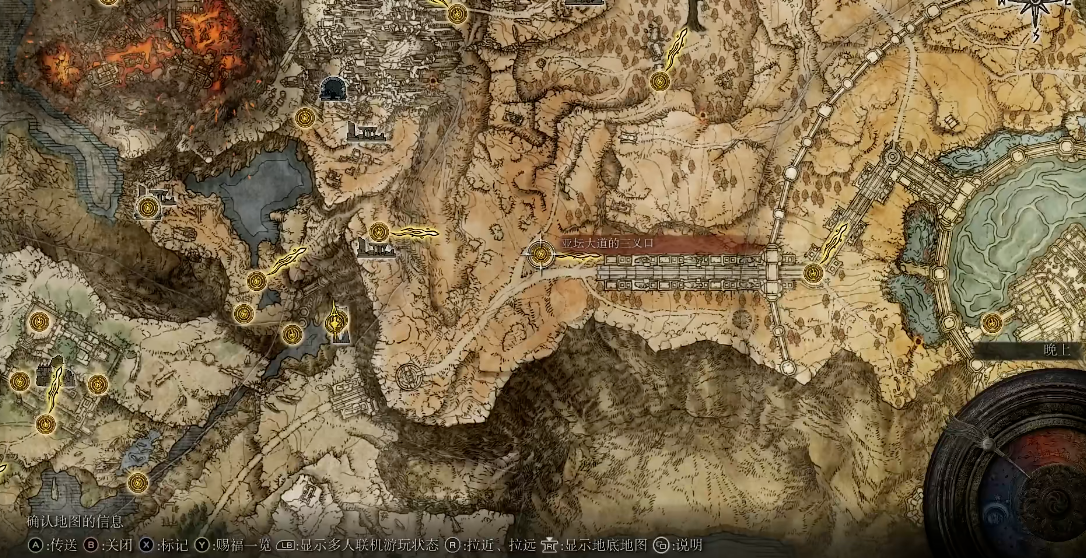Select the grace beside the gray lake
This screenshot has width=1086, height=558.
(148, 207)
